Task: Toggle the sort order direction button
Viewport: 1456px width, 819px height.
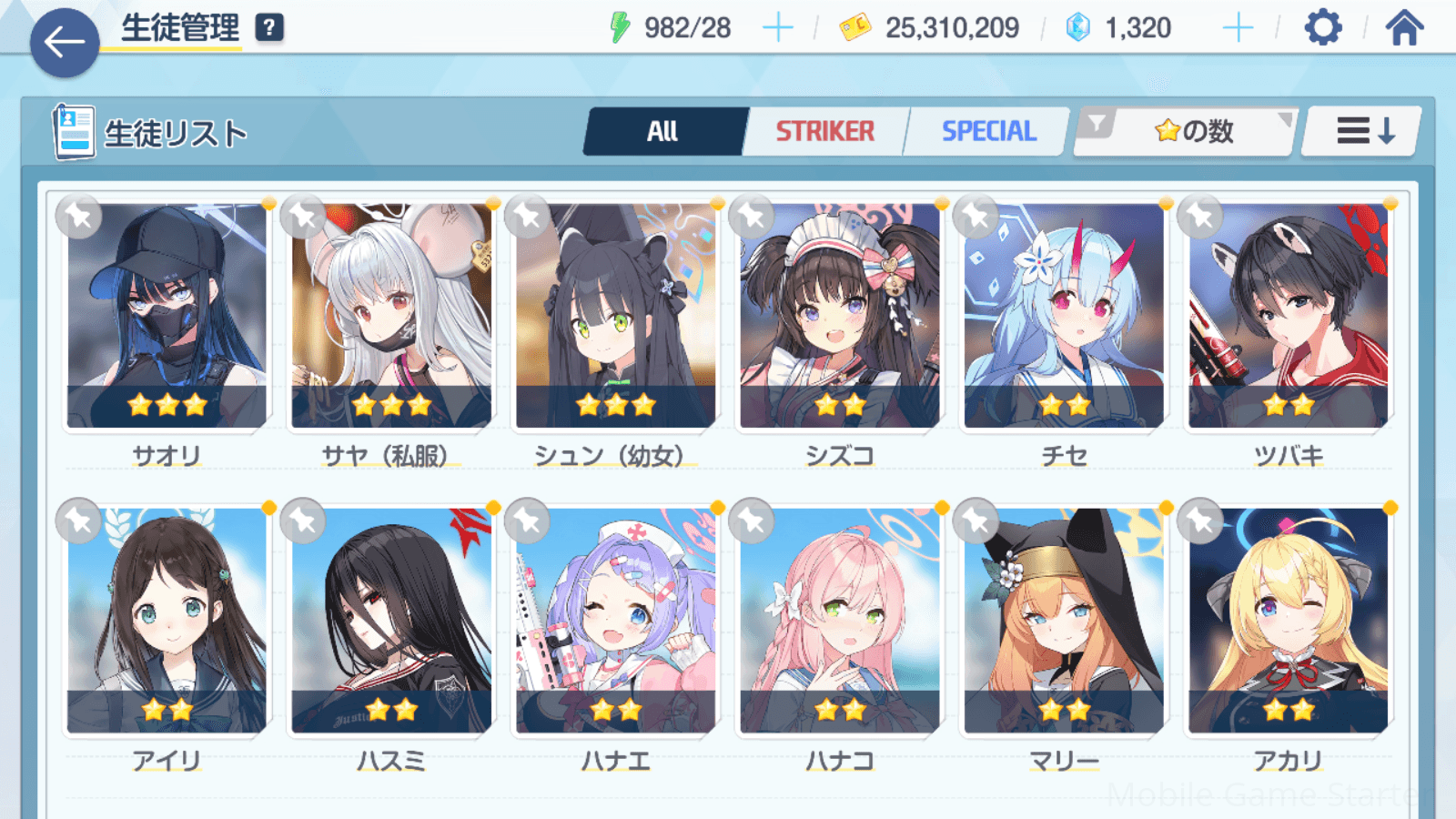Action: click(1363, 132)
